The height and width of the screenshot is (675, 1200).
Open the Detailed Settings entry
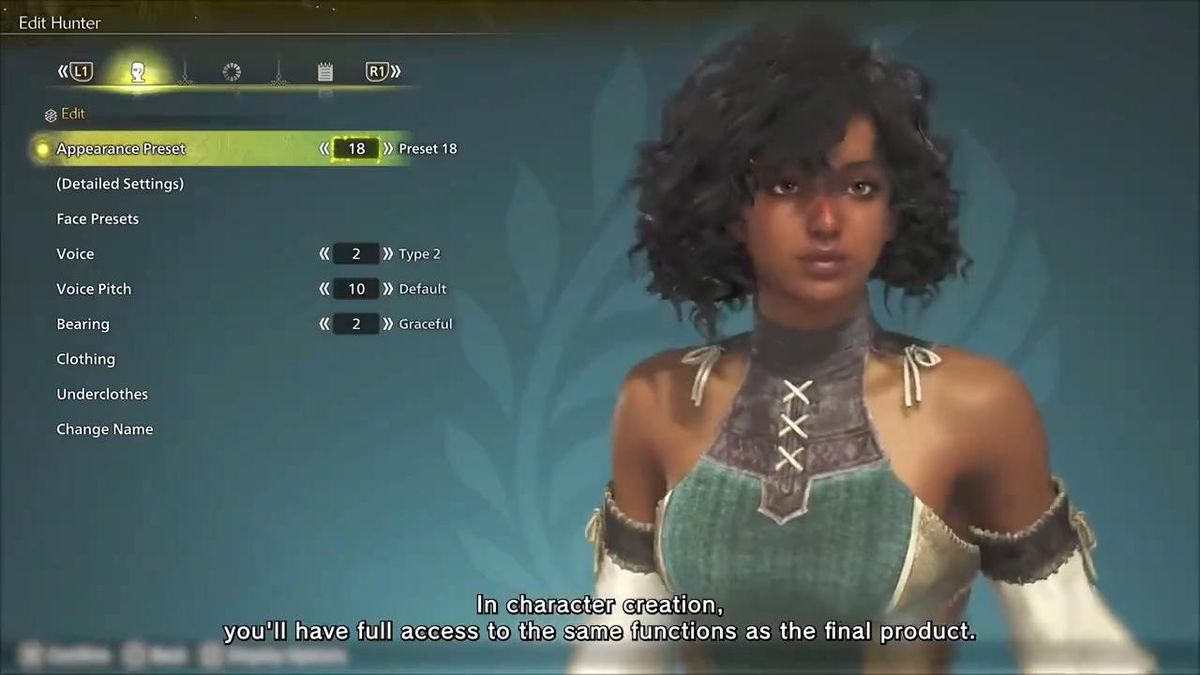point(120,184)
